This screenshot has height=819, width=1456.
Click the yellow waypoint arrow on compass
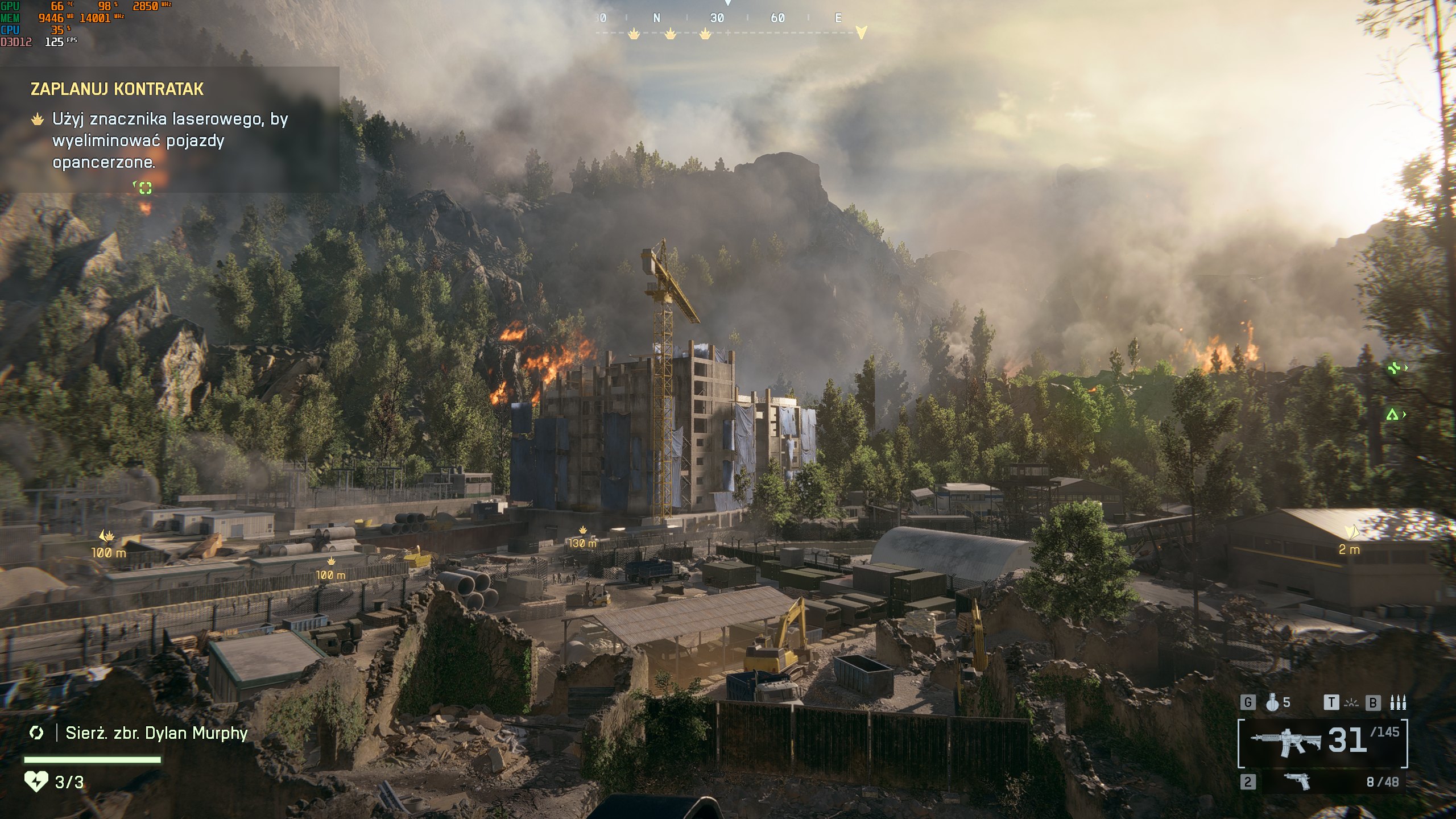(861, 32)
